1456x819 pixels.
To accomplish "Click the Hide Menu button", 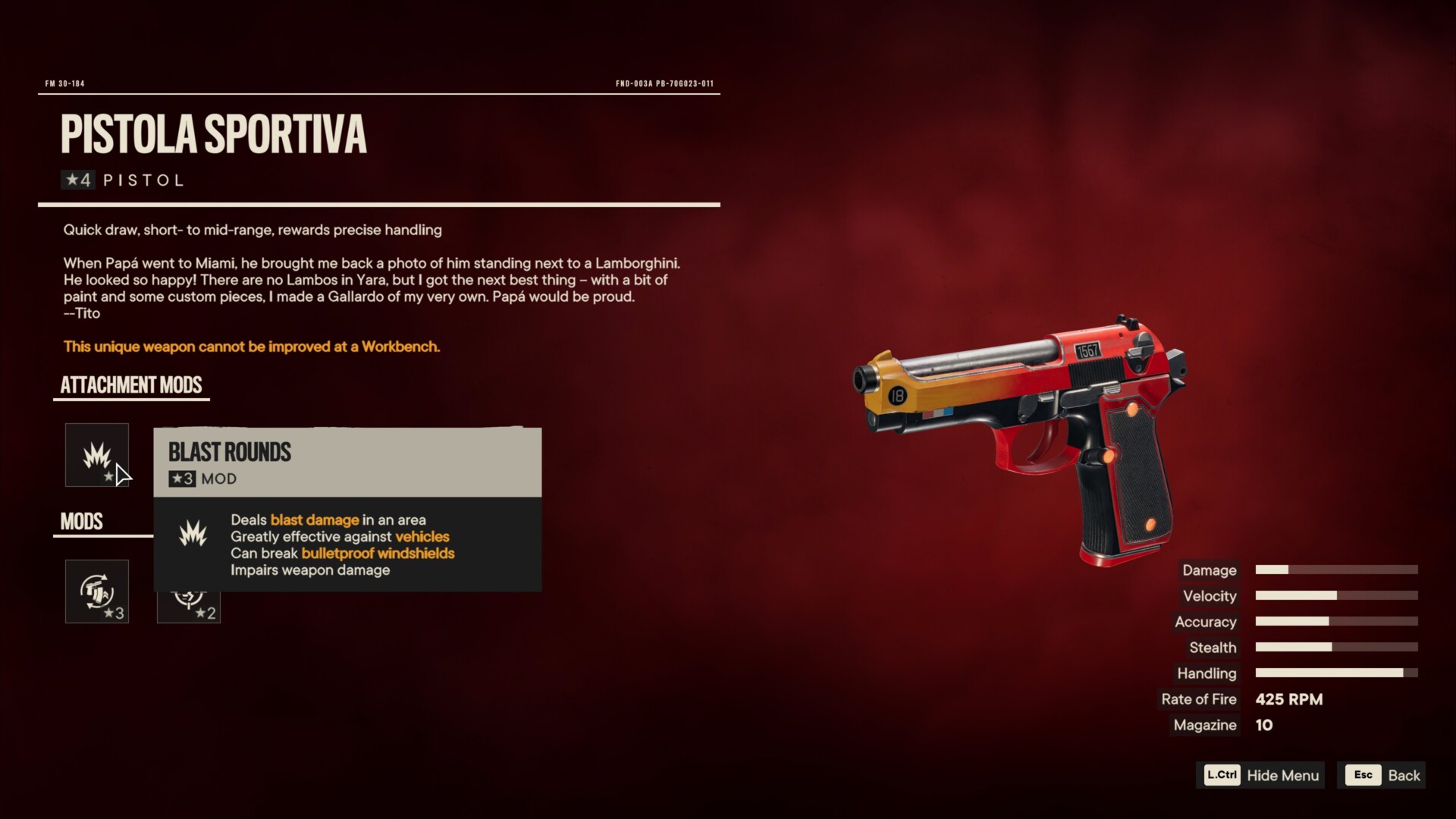I will point(1261,775).
